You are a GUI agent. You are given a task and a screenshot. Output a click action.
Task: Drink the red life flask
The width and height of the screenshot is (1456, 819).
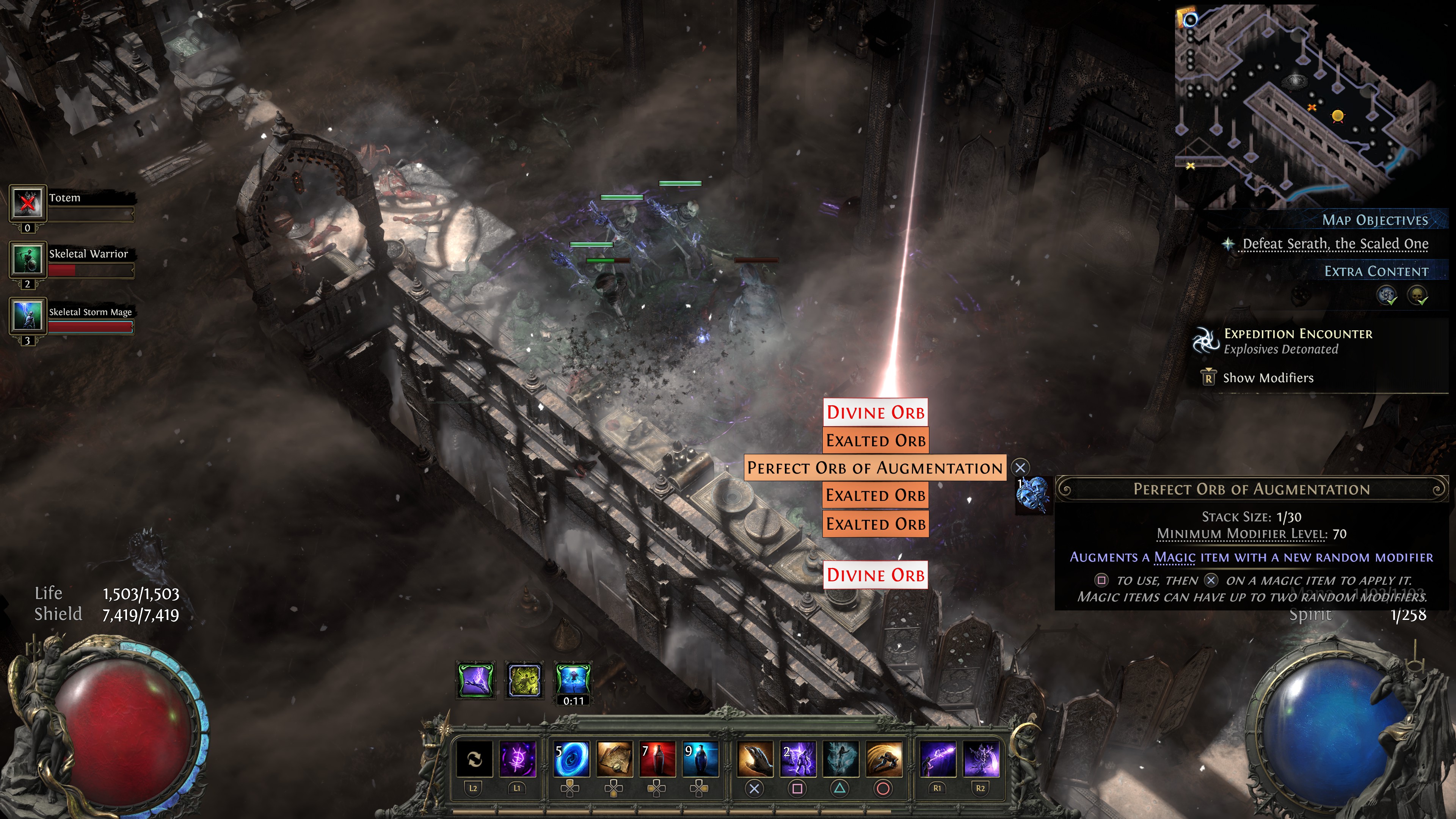[657, 759]
